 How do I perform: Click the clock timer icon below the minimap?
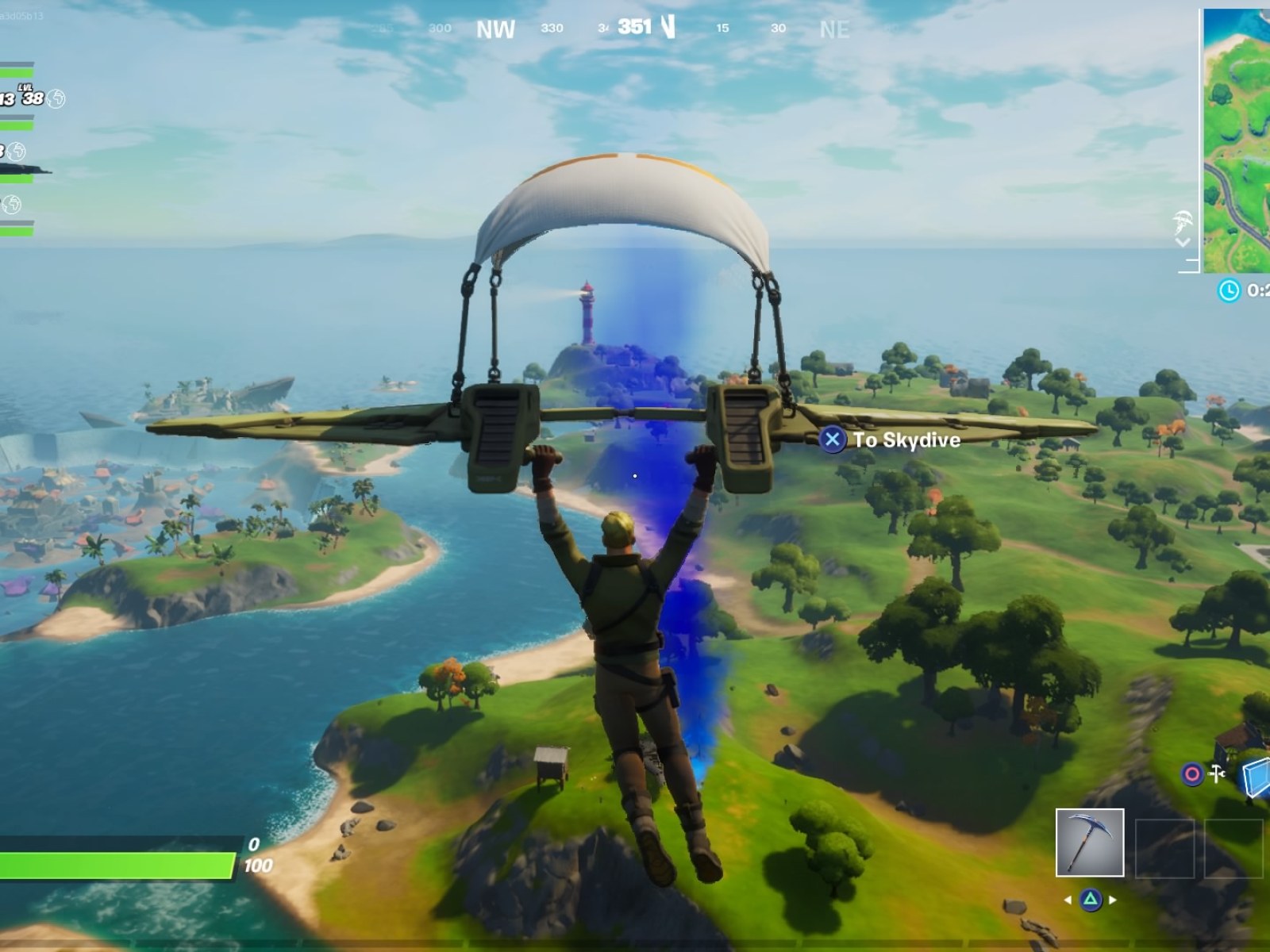[1230, 290]
